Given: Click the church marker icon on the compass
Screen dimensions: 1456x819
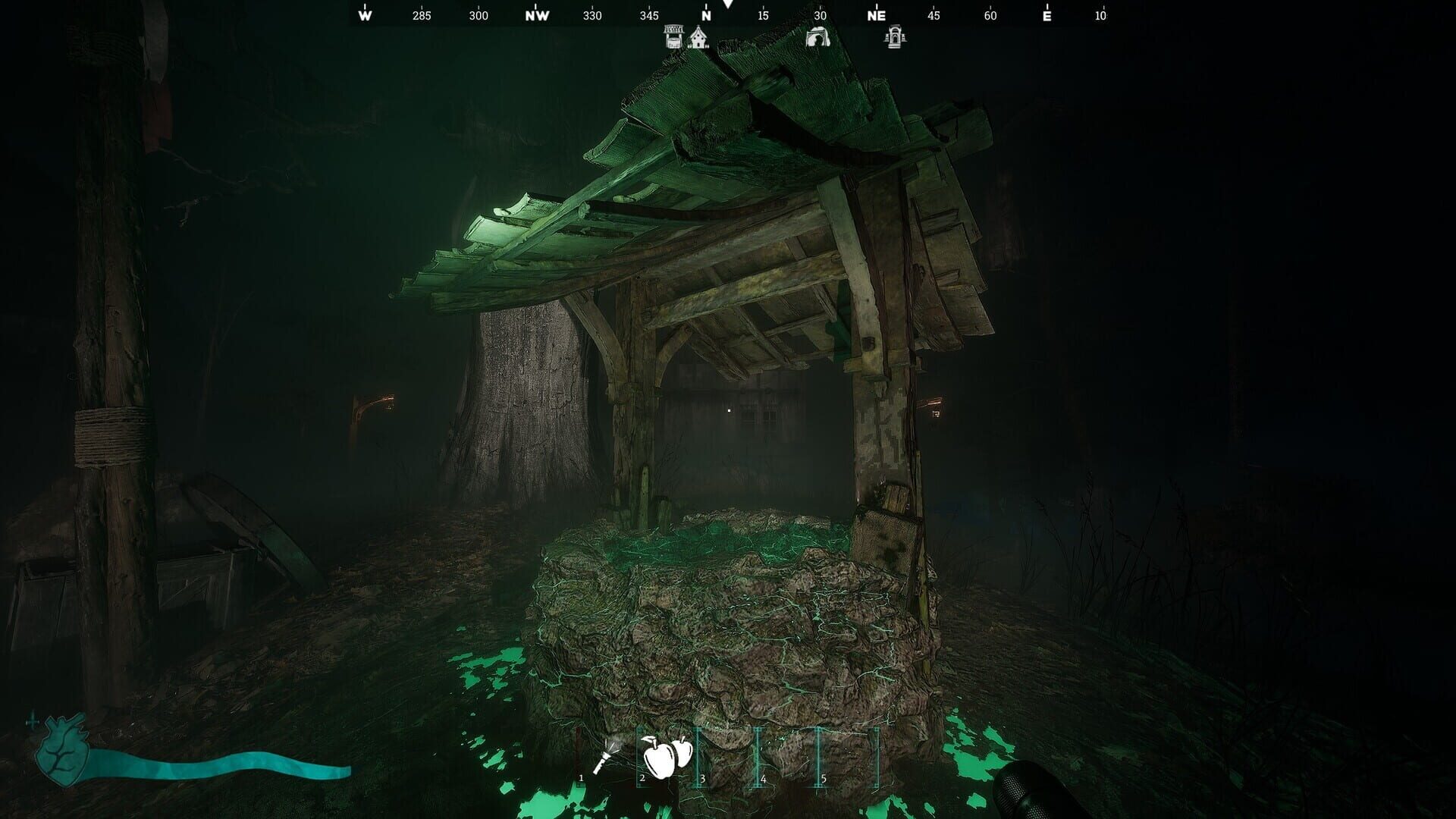Looking at the screenshot, I should 698,36.
